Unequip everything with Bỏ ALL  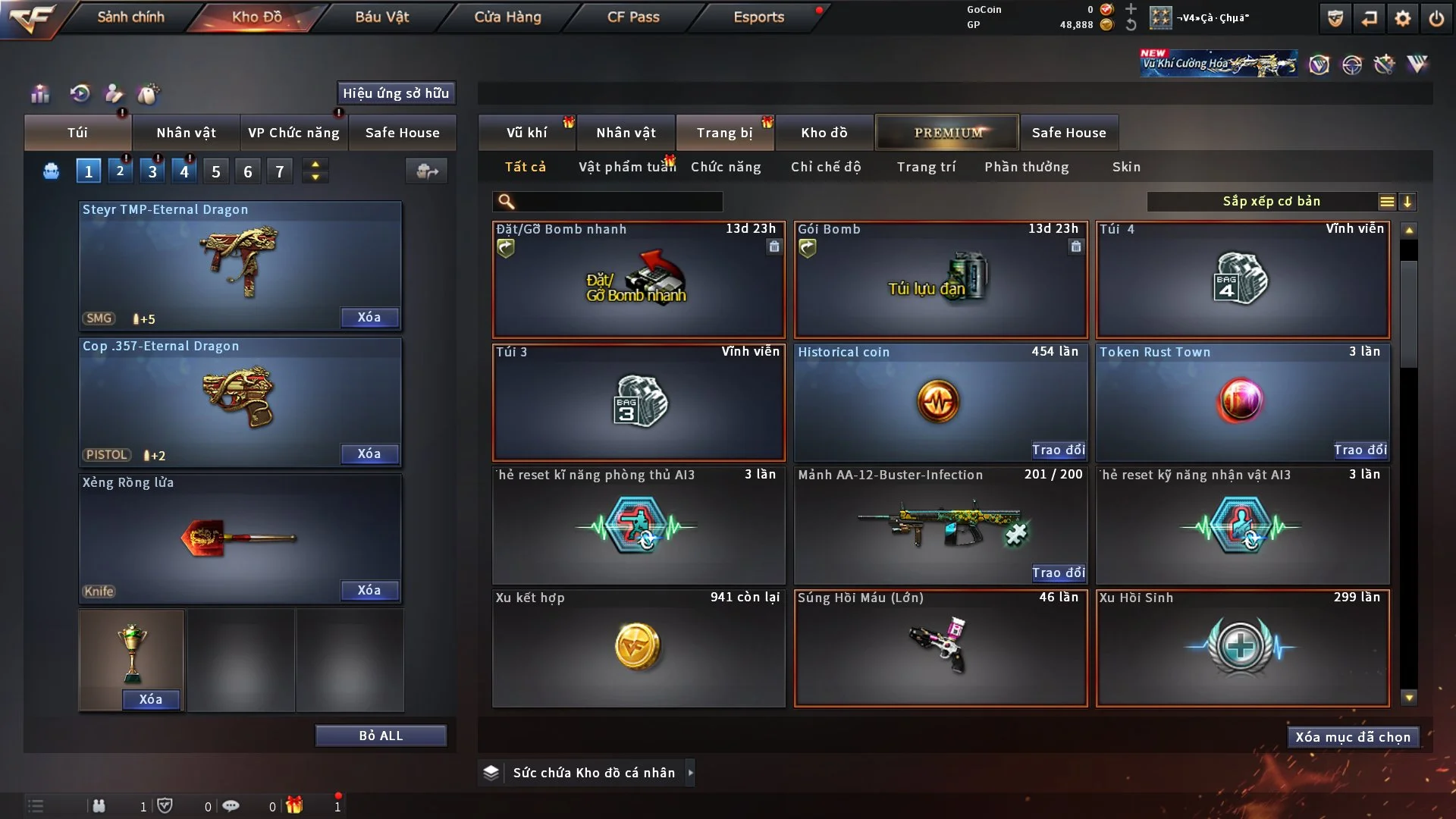click(381, 736)
